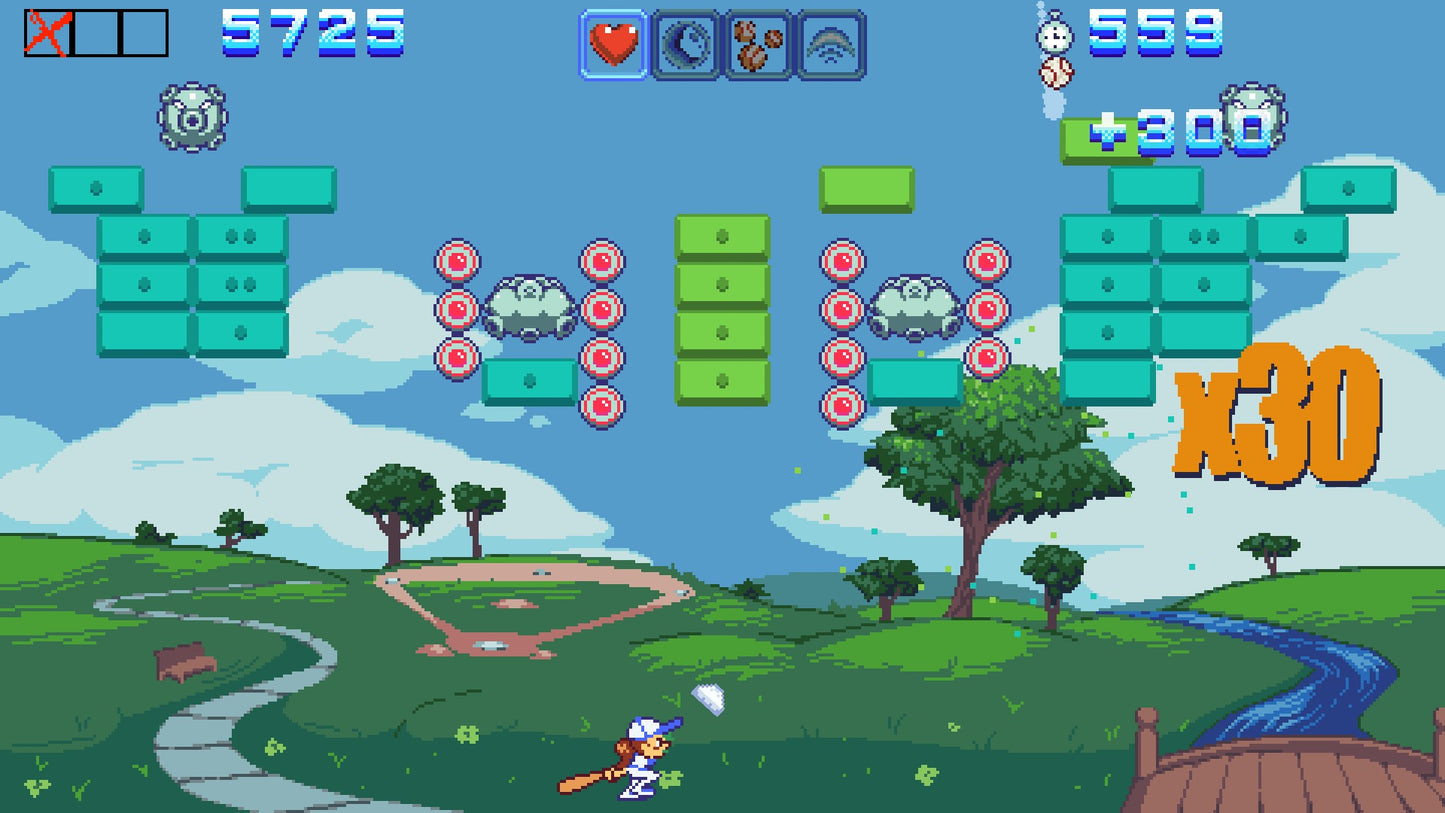
Task: Click the gear enemy in the top-left corner
Action: click(193, 119)
